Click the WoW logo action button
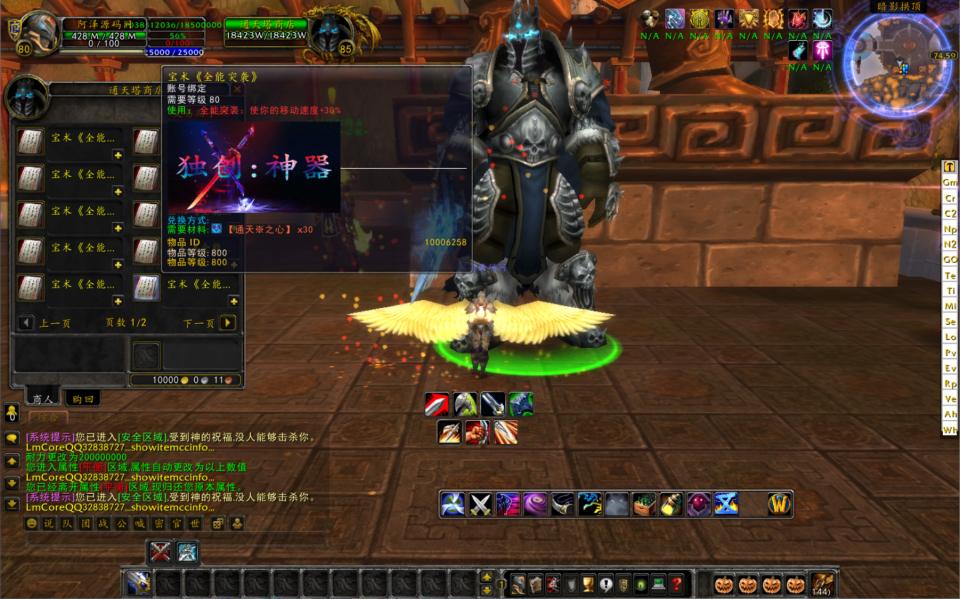This screenshot has width=960, height=599. tap(779, 505)
